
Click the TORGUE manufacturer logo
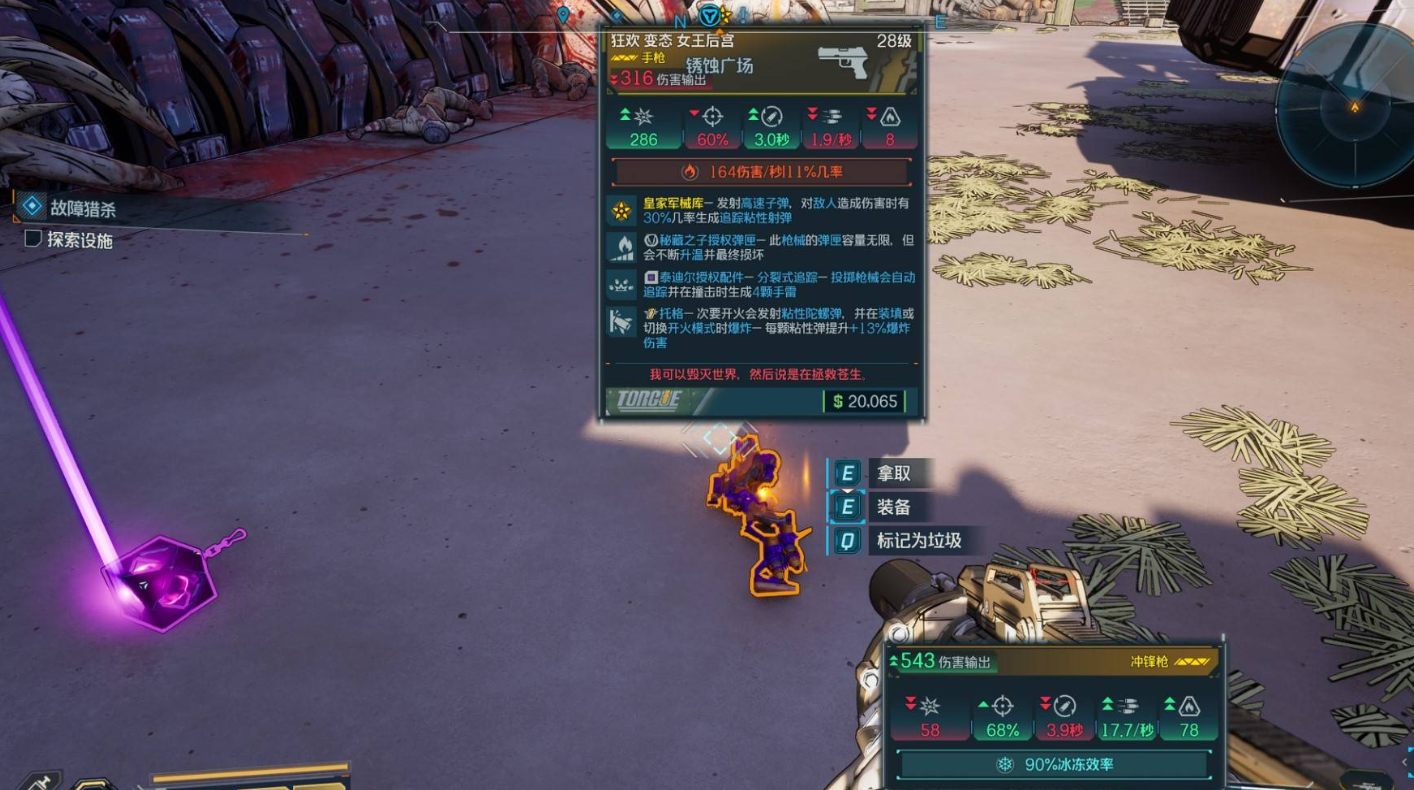pos(646,401)
